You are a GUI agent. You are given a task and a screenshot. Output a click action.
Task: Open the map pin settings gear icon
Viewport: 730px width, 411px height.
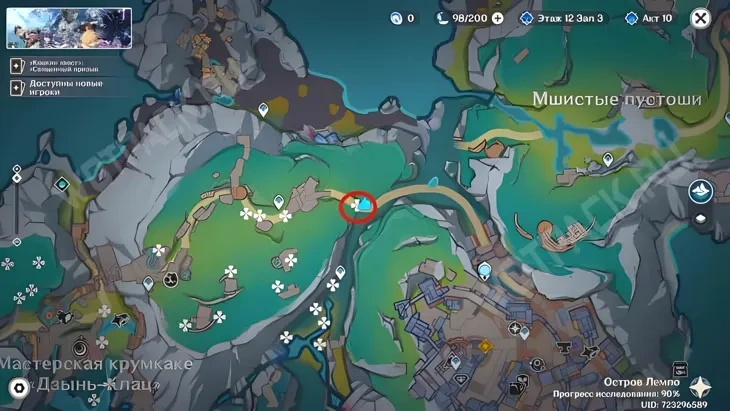(17, 388)
